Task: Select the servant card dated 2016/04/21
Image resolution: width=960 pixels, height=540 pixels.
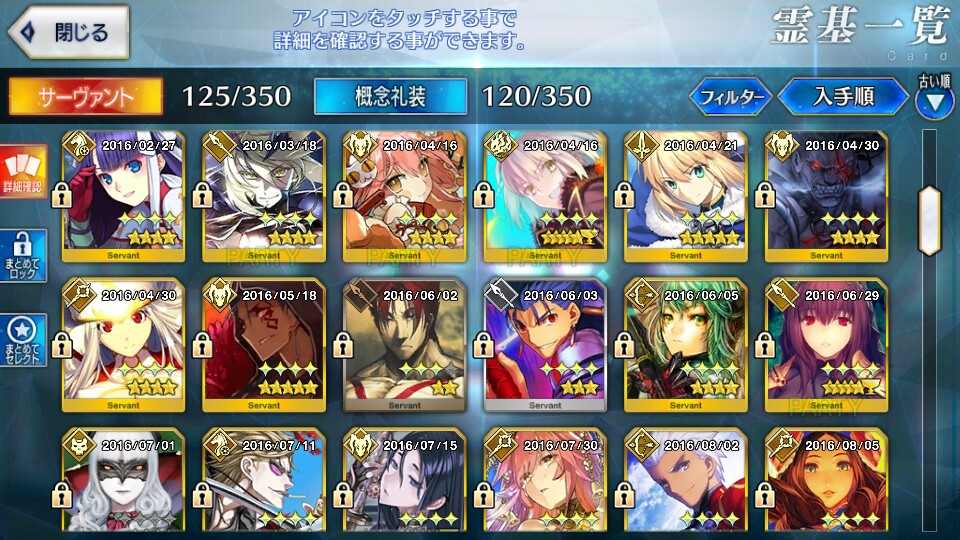Action: point(686,196)
